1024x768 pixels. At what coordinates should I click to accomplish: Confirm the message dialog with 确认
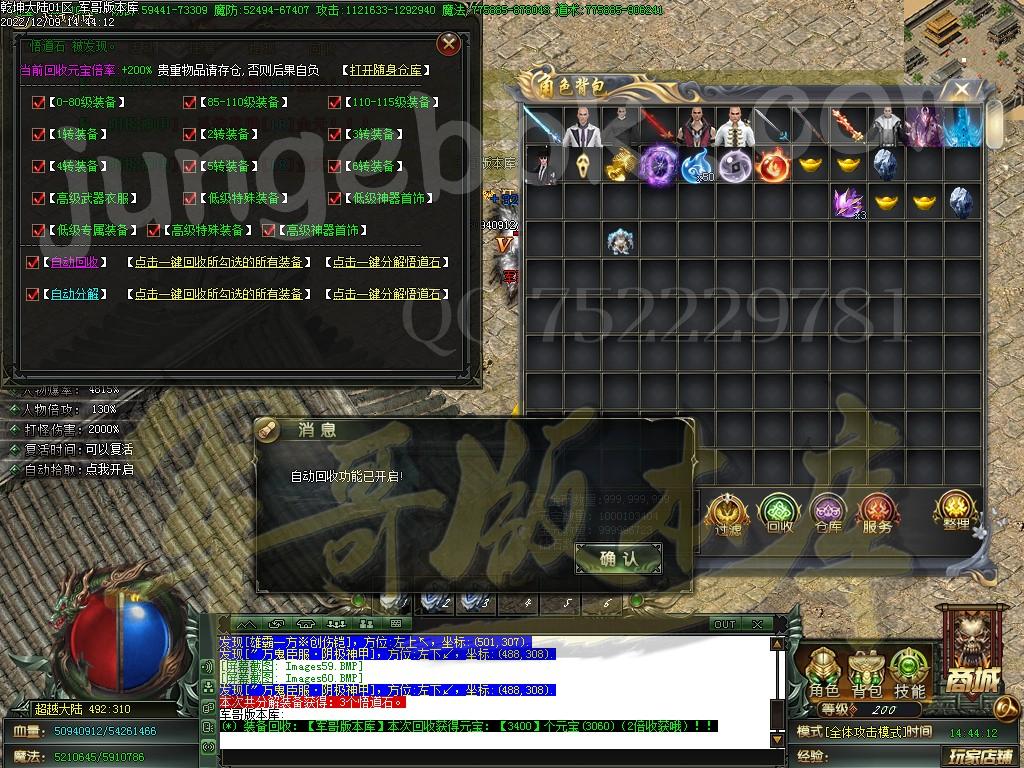pyautogui.click(x=618, y=559)
